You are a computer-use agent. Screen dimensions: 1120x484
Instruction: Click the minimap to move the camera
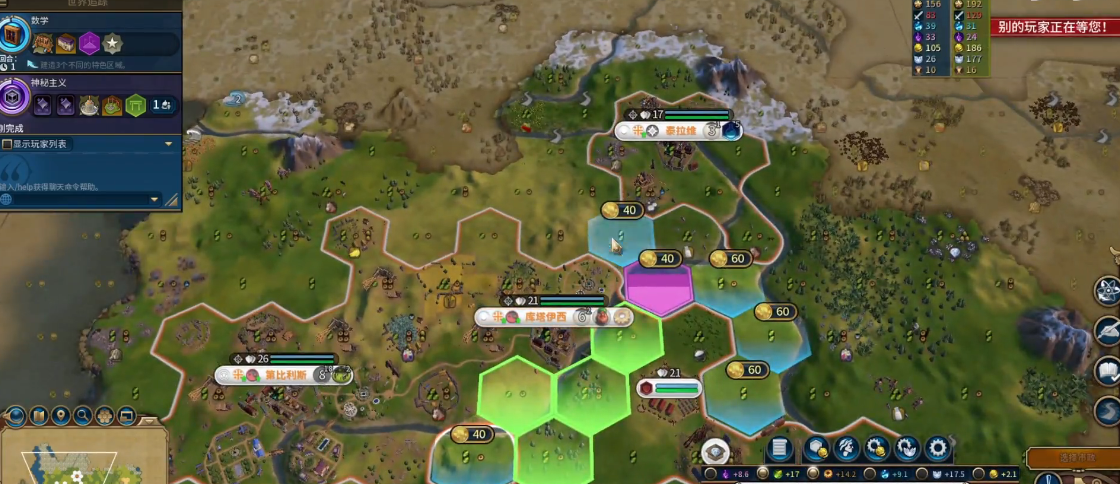pyautogui.click(x=70, y=462)
